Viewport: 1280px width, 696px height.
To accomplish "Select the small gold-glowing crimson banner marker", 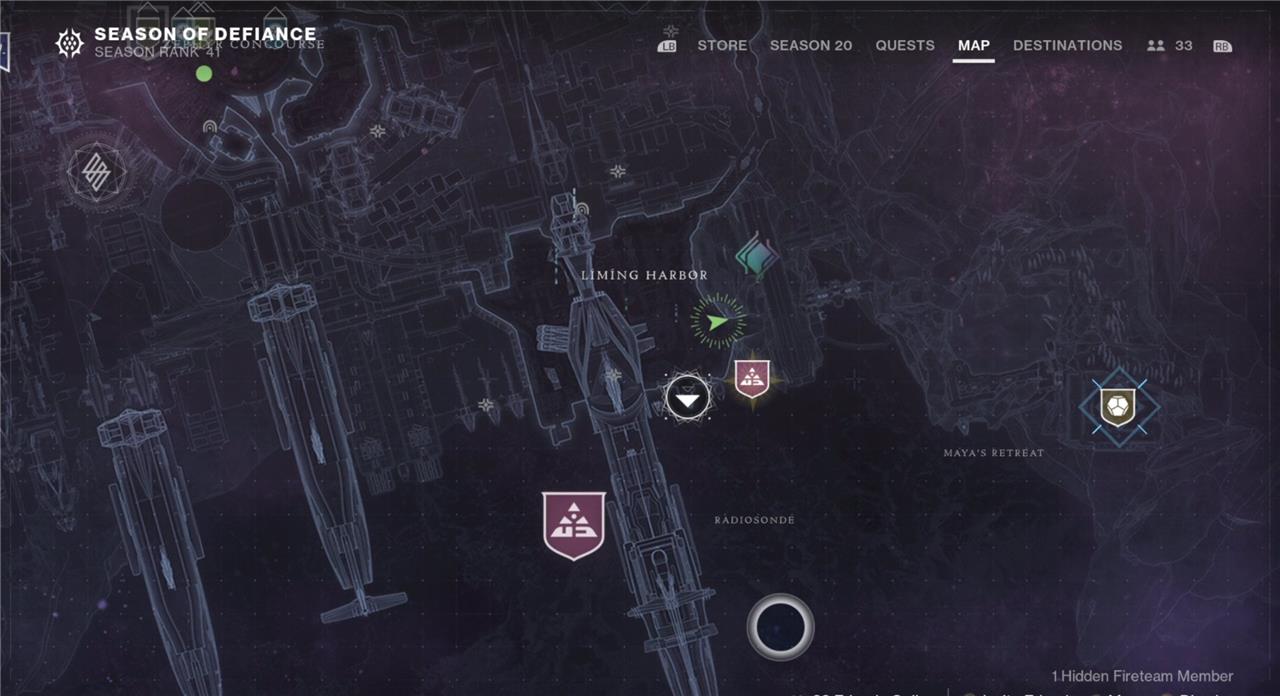I will [x=751, y=379].
